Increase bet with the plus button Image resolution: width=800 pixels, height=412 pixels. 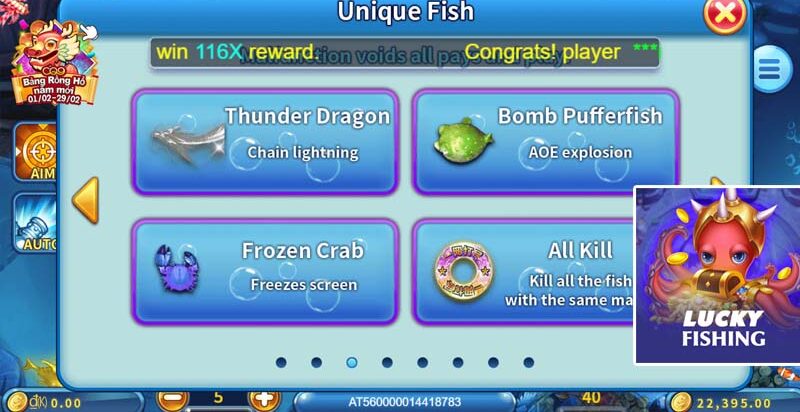(x=264, y=400)
